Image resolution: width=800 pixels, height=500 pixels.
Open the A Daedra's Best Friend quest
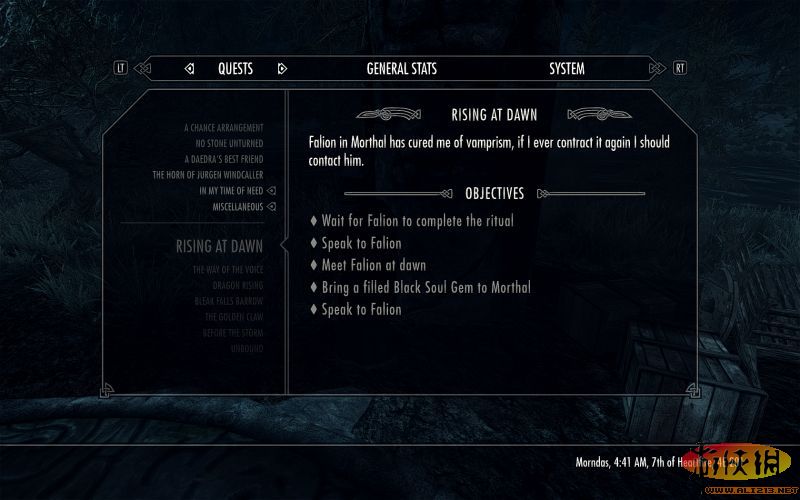pos(223,159)
